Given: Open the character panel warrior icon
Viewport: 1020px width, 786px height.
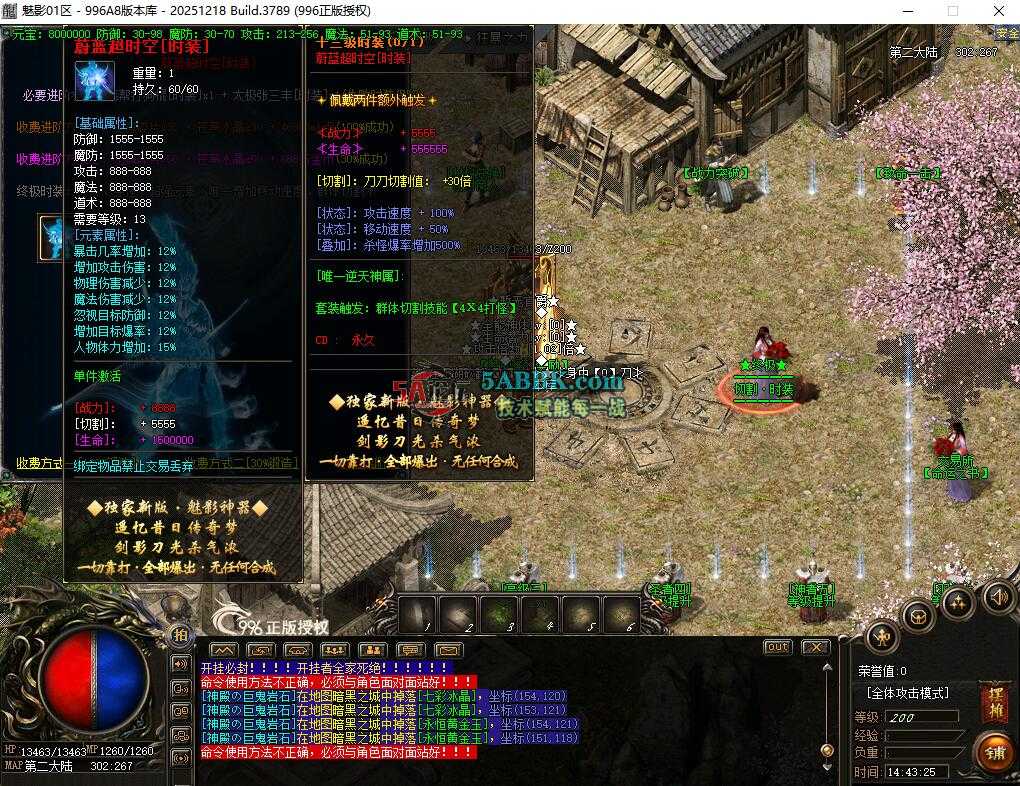Looking at the screenshot, I should tap(882, 635).
